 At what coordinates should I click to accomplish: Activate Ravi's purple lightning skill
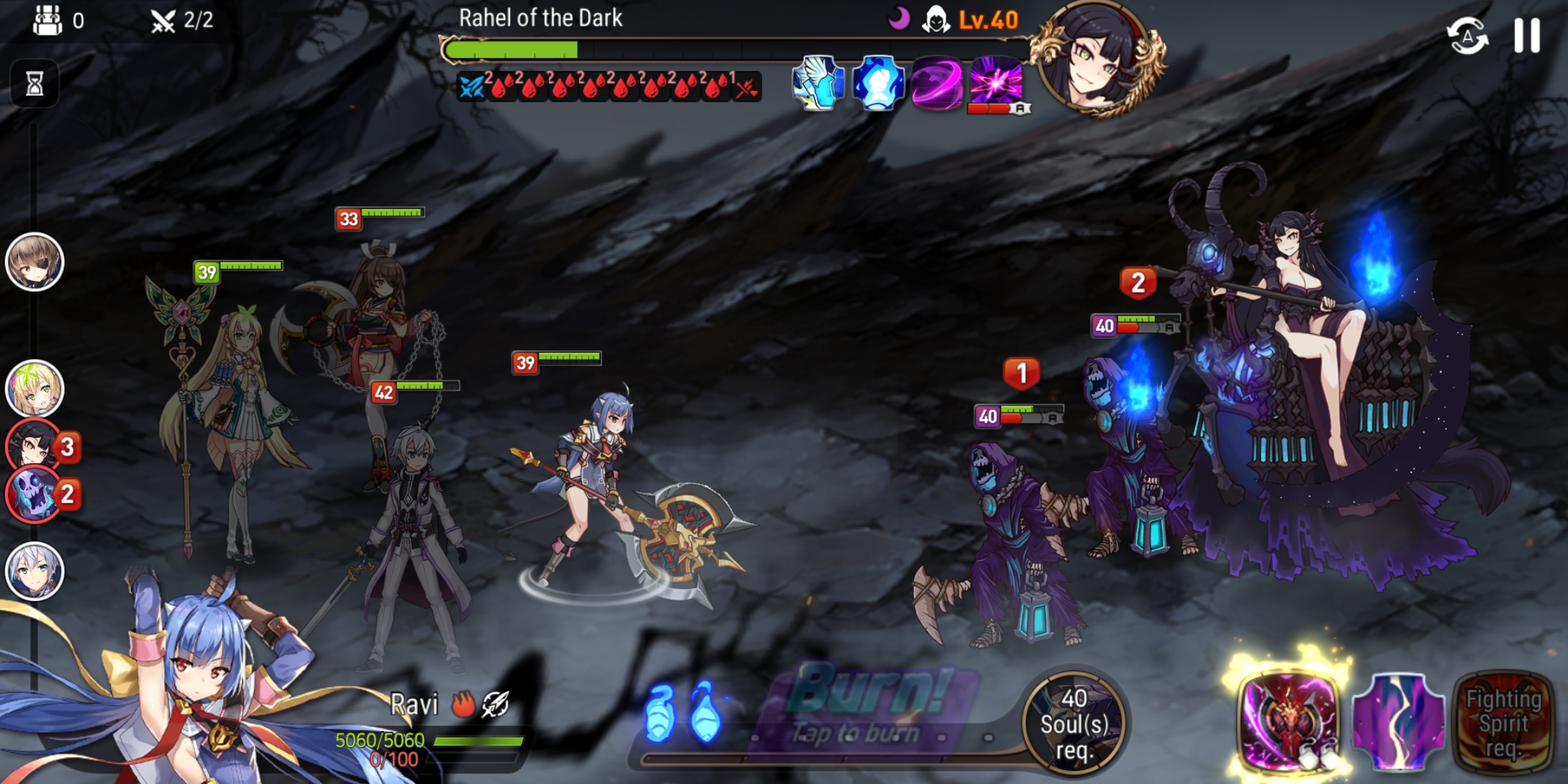click(x=1397, y=720)
